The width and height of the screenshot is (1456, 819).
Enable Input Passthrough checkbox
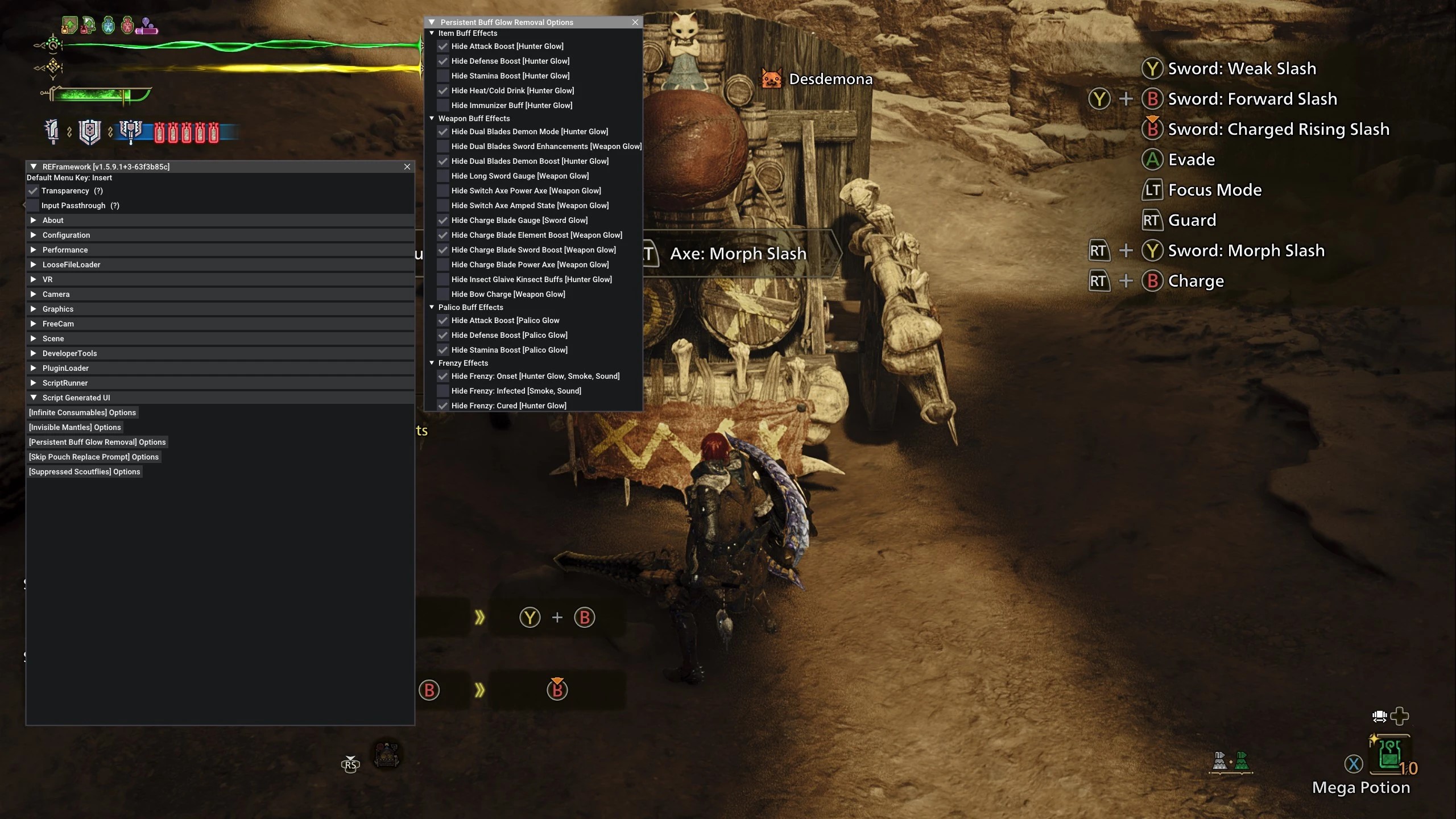point(34,206)
